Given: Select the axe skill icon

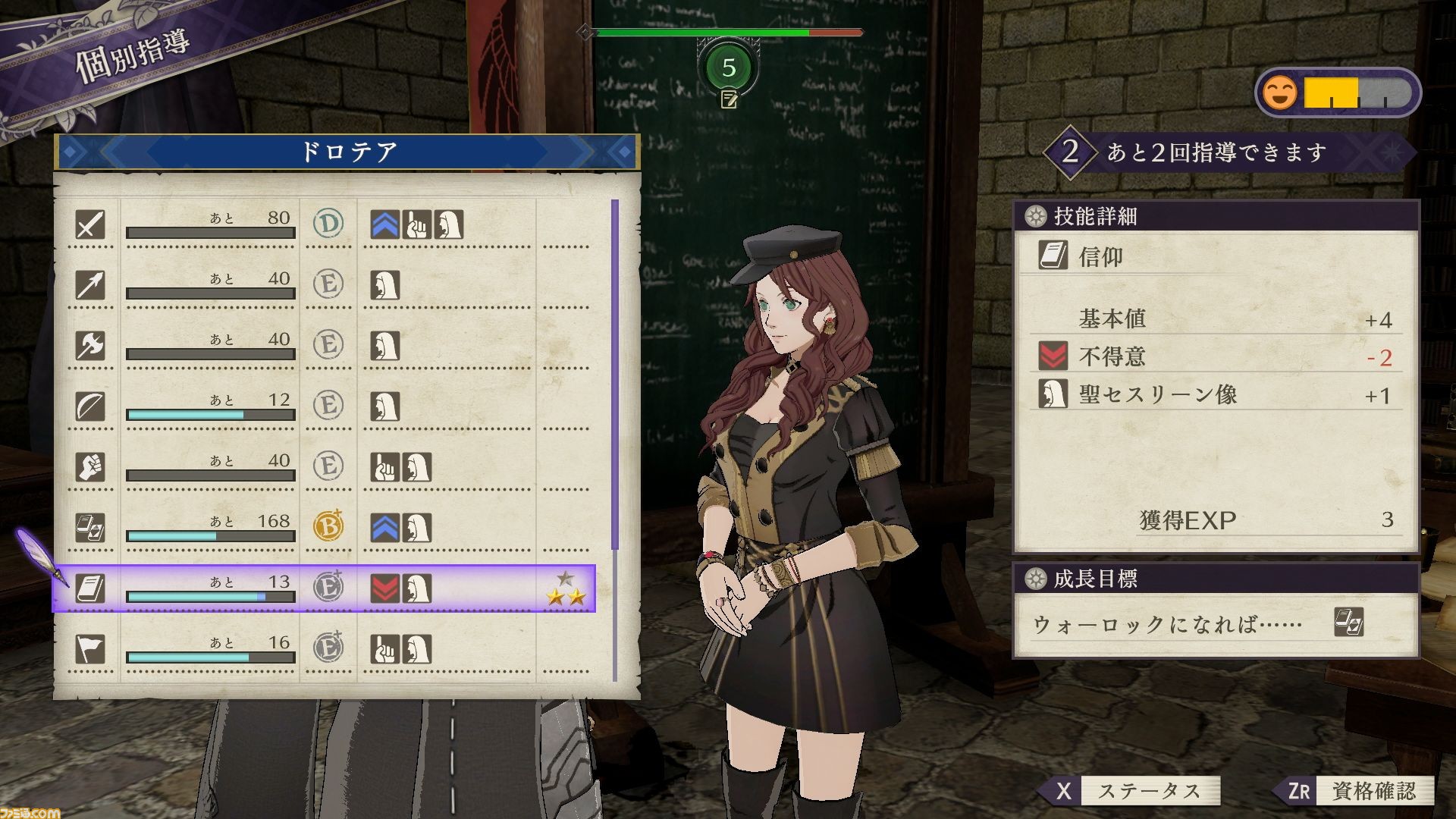Looking at the screenshot, I should 91,347.
